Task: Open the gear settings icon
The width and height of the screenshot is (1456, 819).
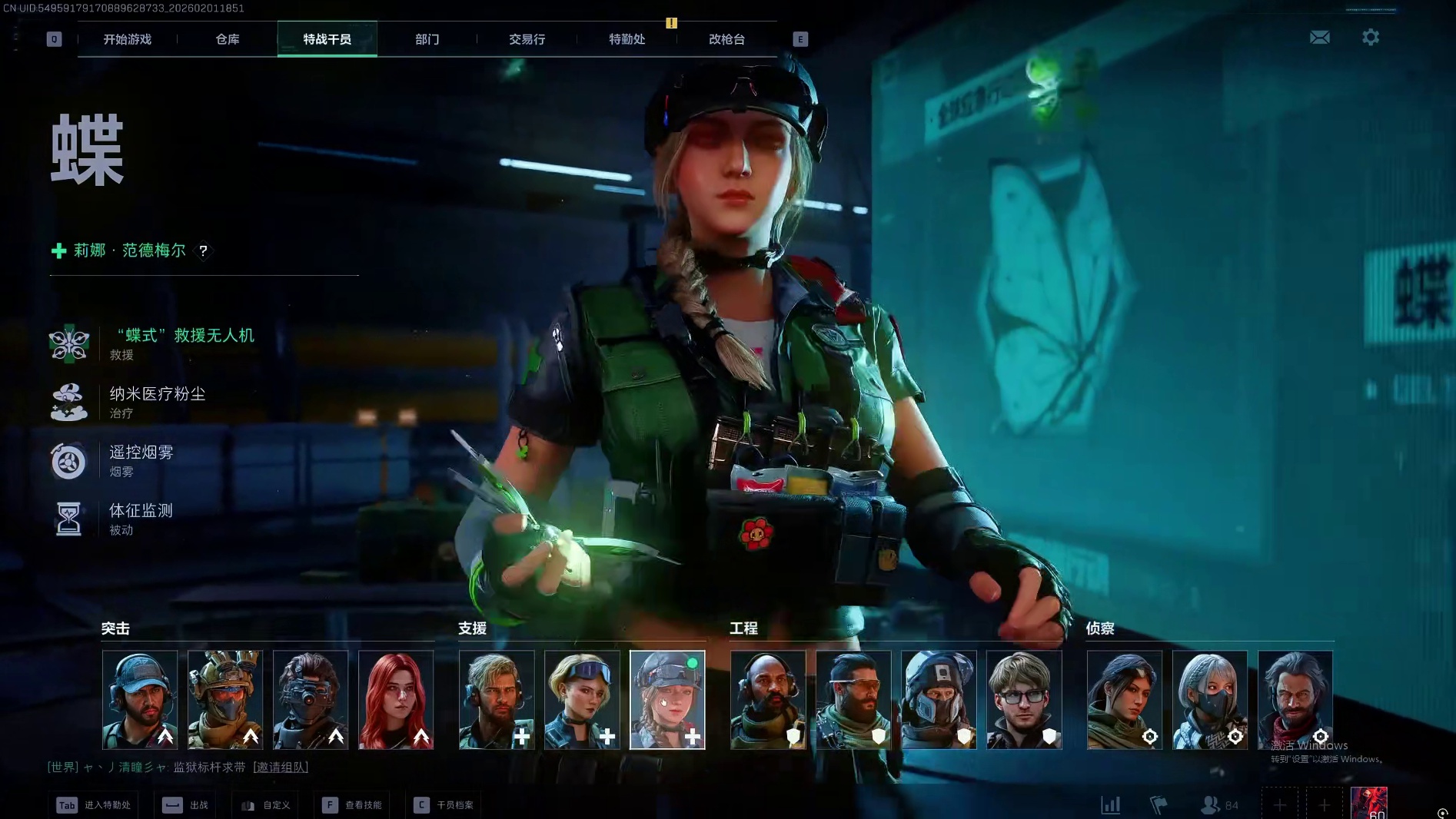Action: (1371, 37)
